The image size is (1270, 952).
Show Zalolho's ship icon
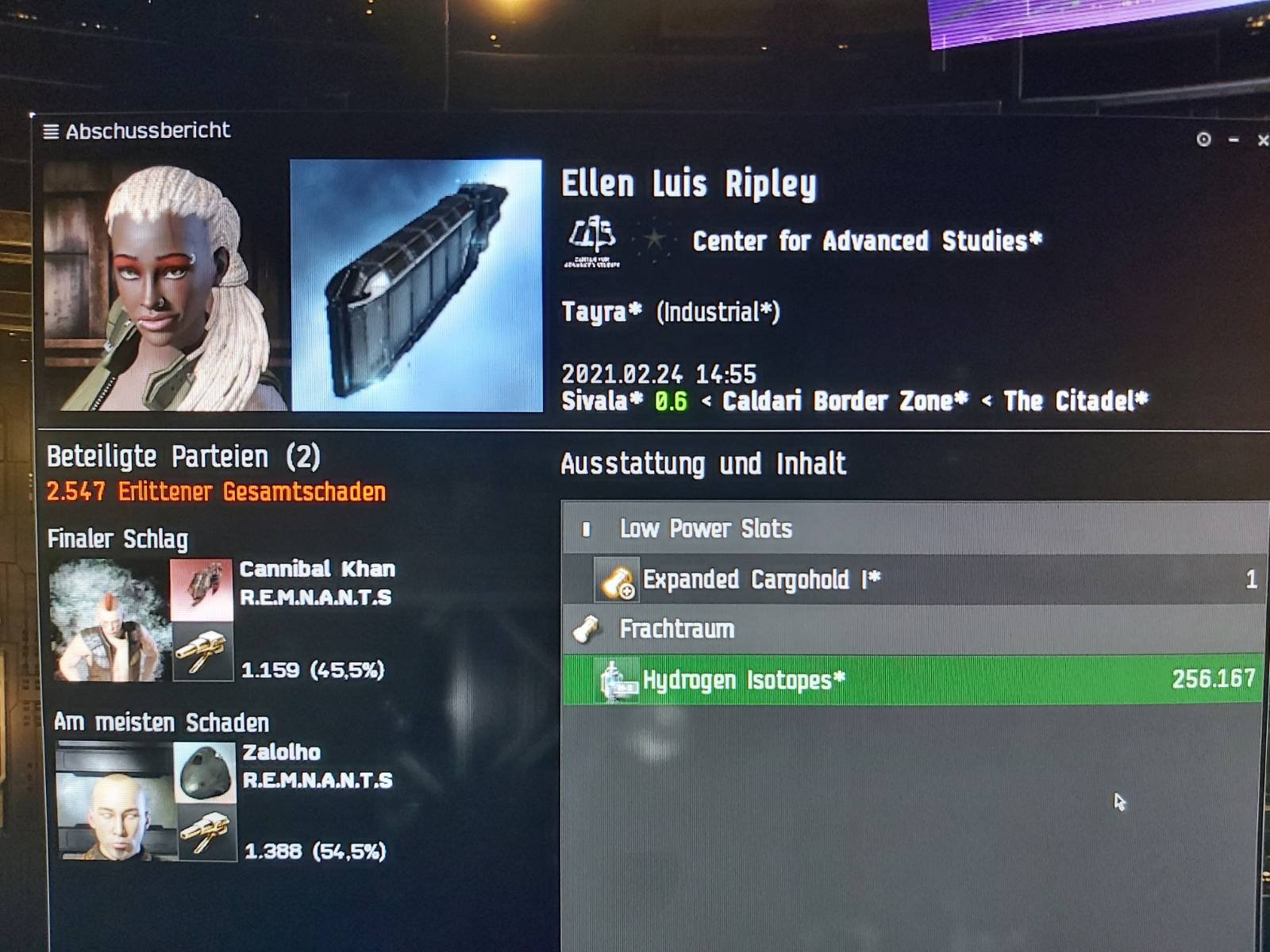(205, 772)
